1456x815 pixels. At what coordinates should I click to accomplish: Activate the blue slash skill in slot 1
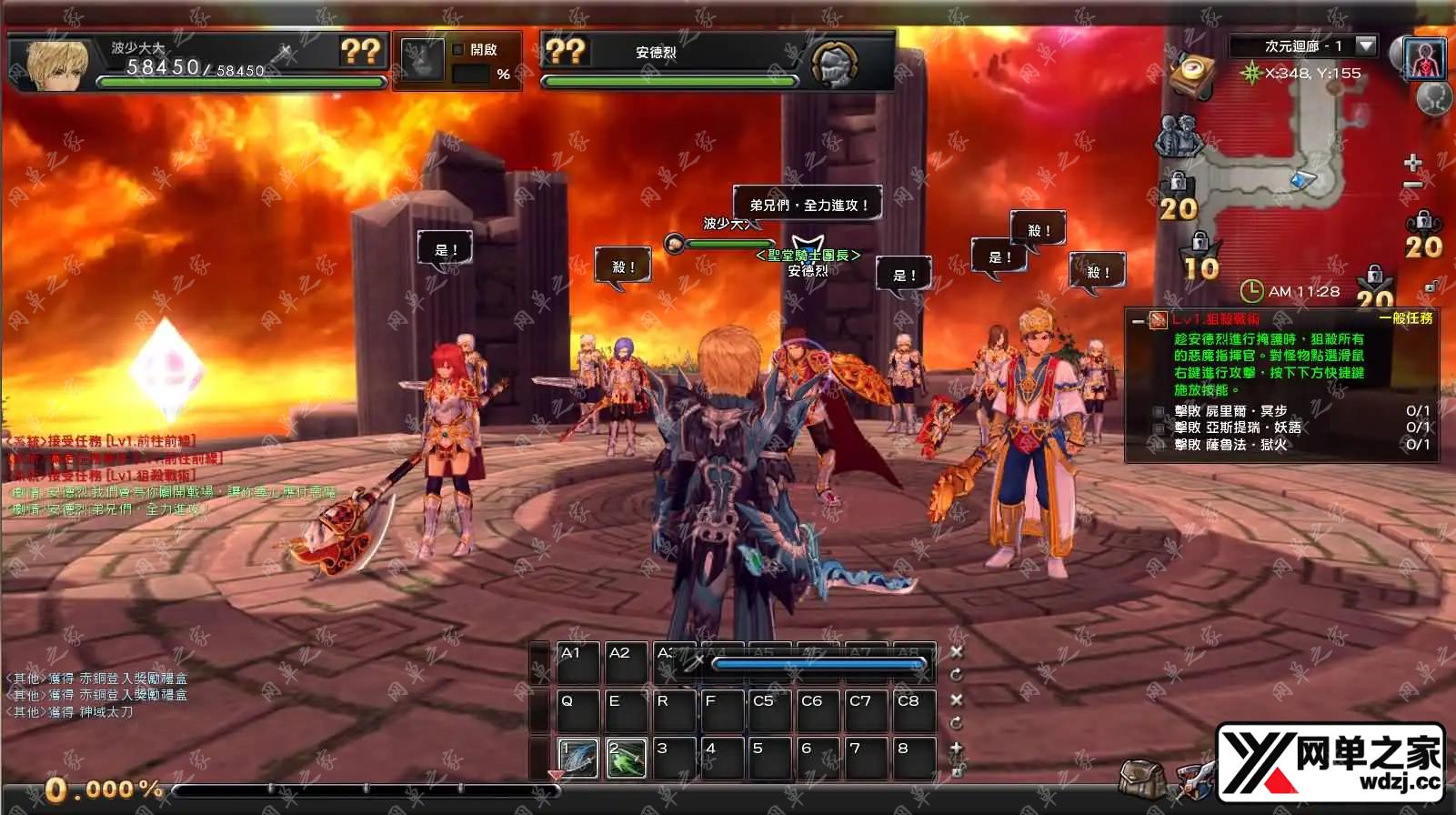click(x=577, y=759)
